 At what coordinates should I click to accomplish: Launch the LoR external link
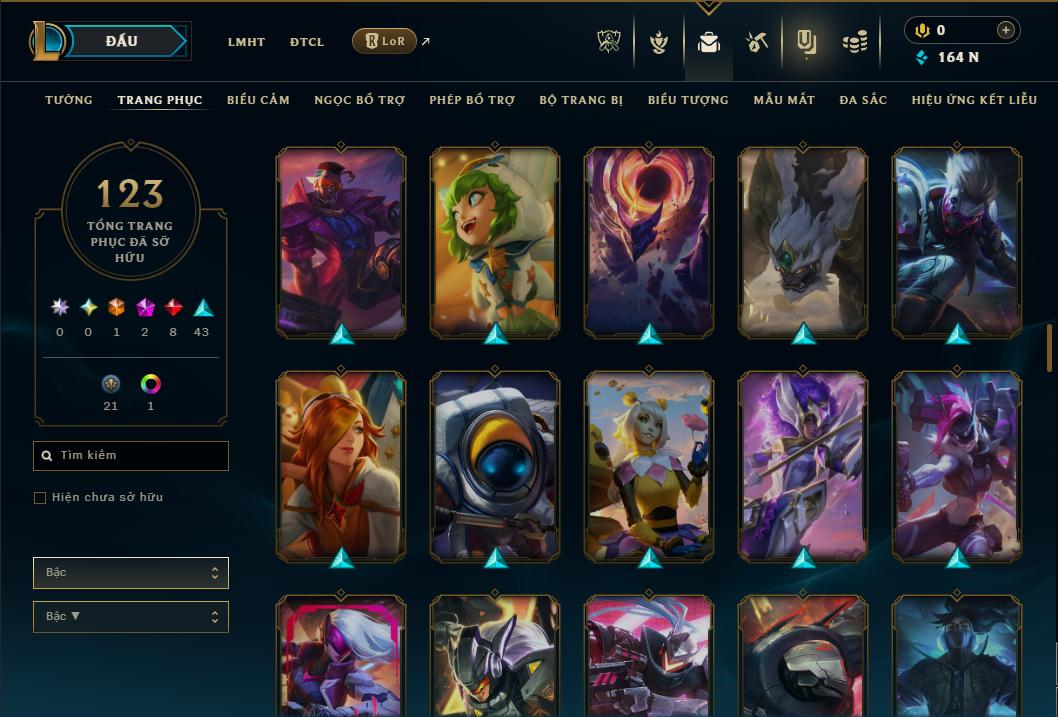pos(385,41)
